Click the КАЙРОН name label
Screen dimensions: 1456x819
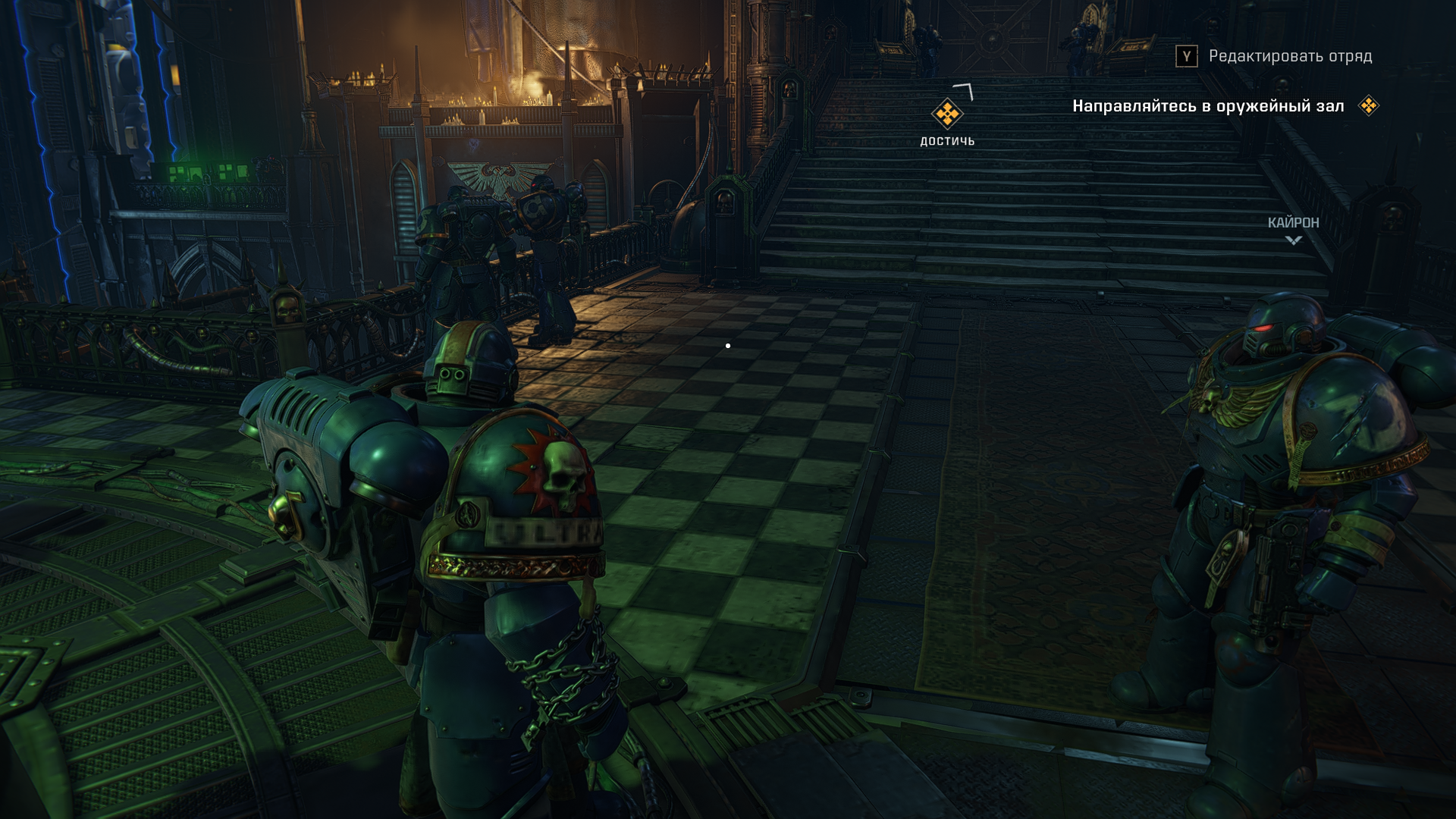[x=1291, y=223]
